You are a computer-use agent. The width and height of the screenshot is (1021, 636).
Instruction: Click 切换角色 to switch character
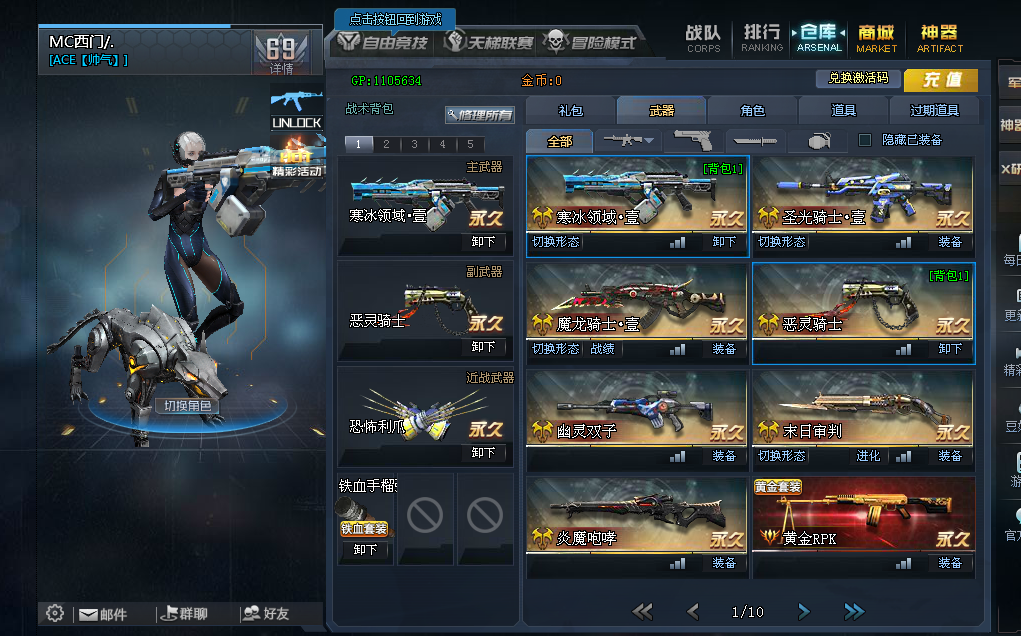187,406
